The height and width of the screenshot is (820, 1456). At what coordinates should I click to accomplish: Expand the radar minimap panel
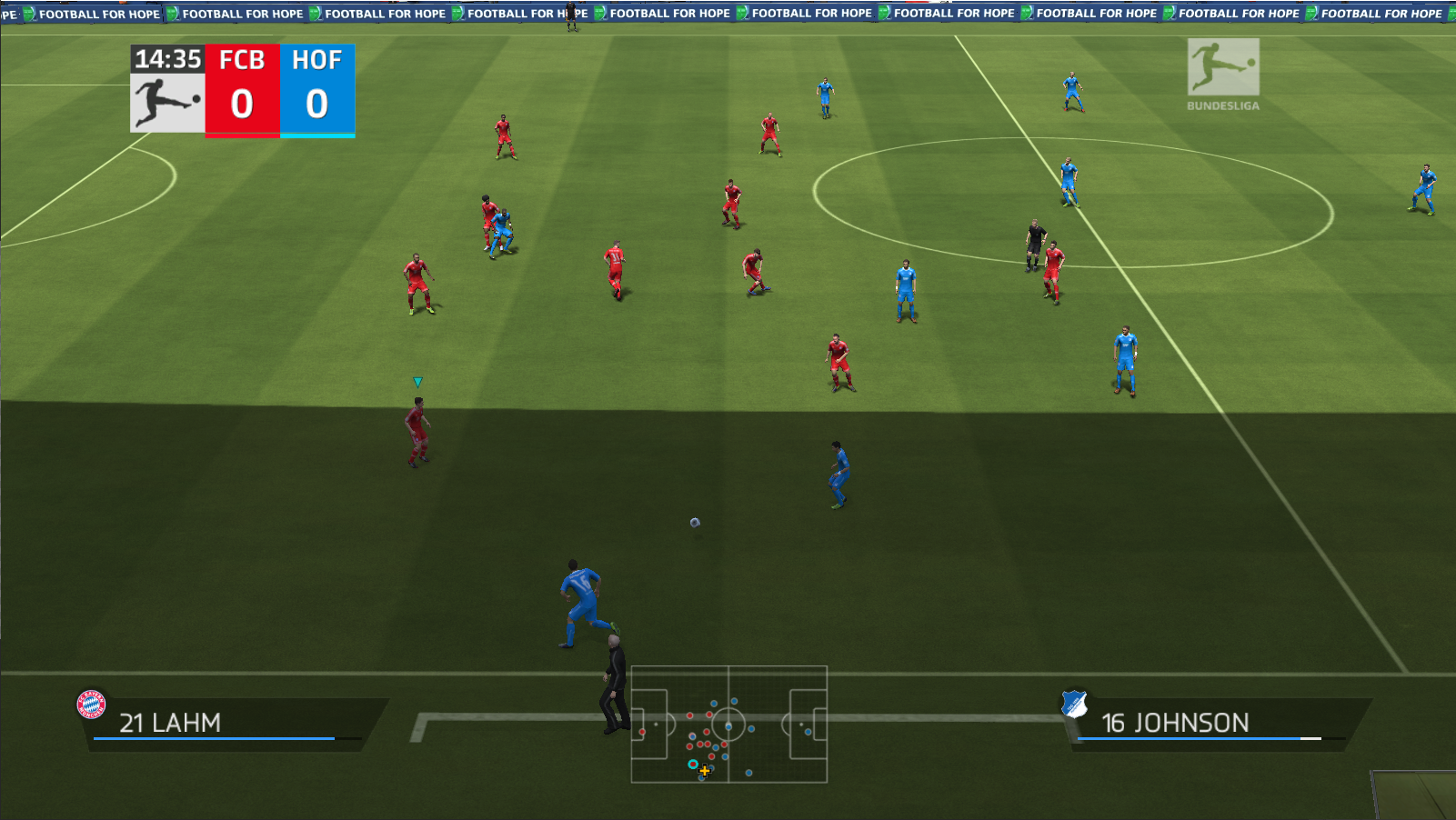pyautogui.click(x=728, y=723)
